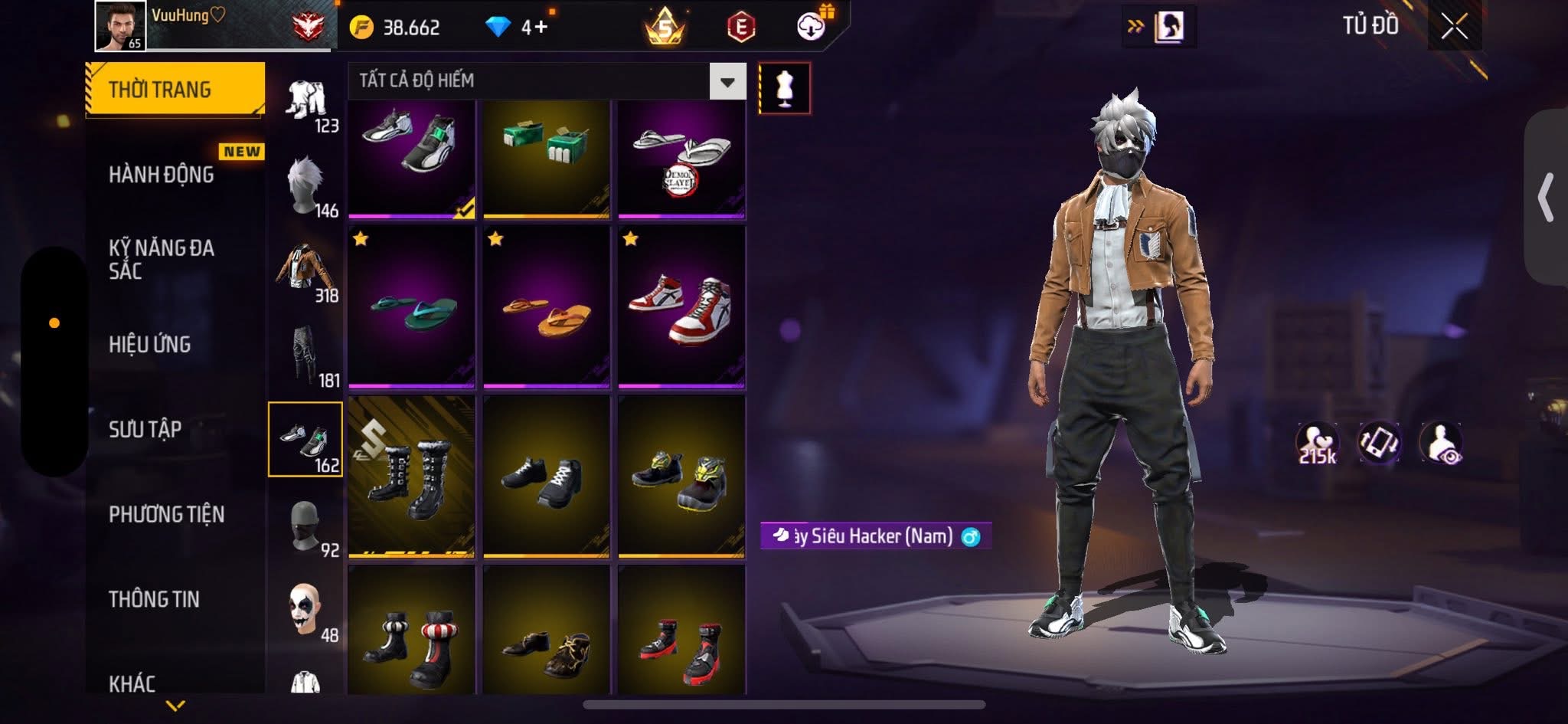Click the diamond currency add button
The height and width of the screenshot is (724, 1568).
536,28
